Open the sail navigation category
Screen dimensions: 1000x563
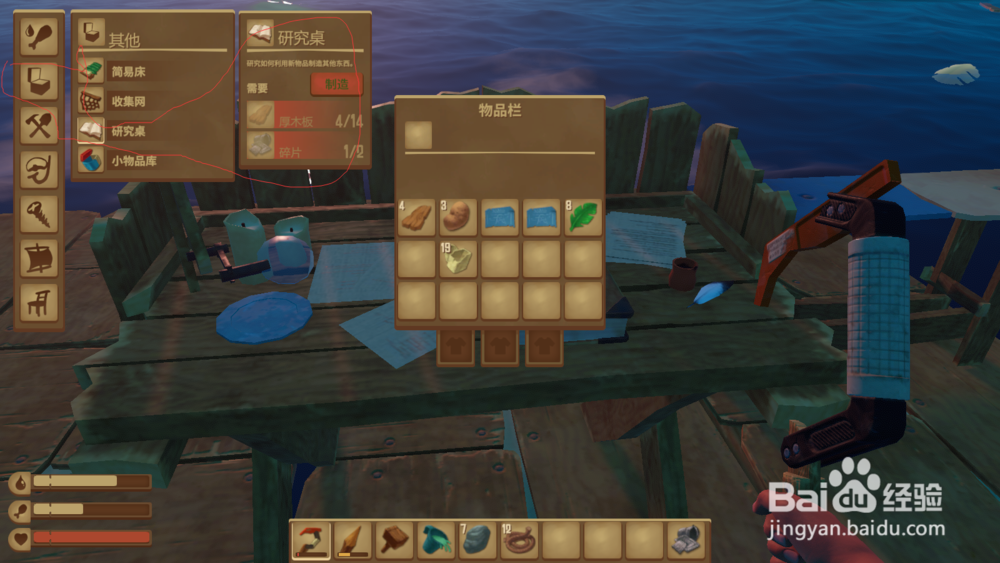click(40, 256)
